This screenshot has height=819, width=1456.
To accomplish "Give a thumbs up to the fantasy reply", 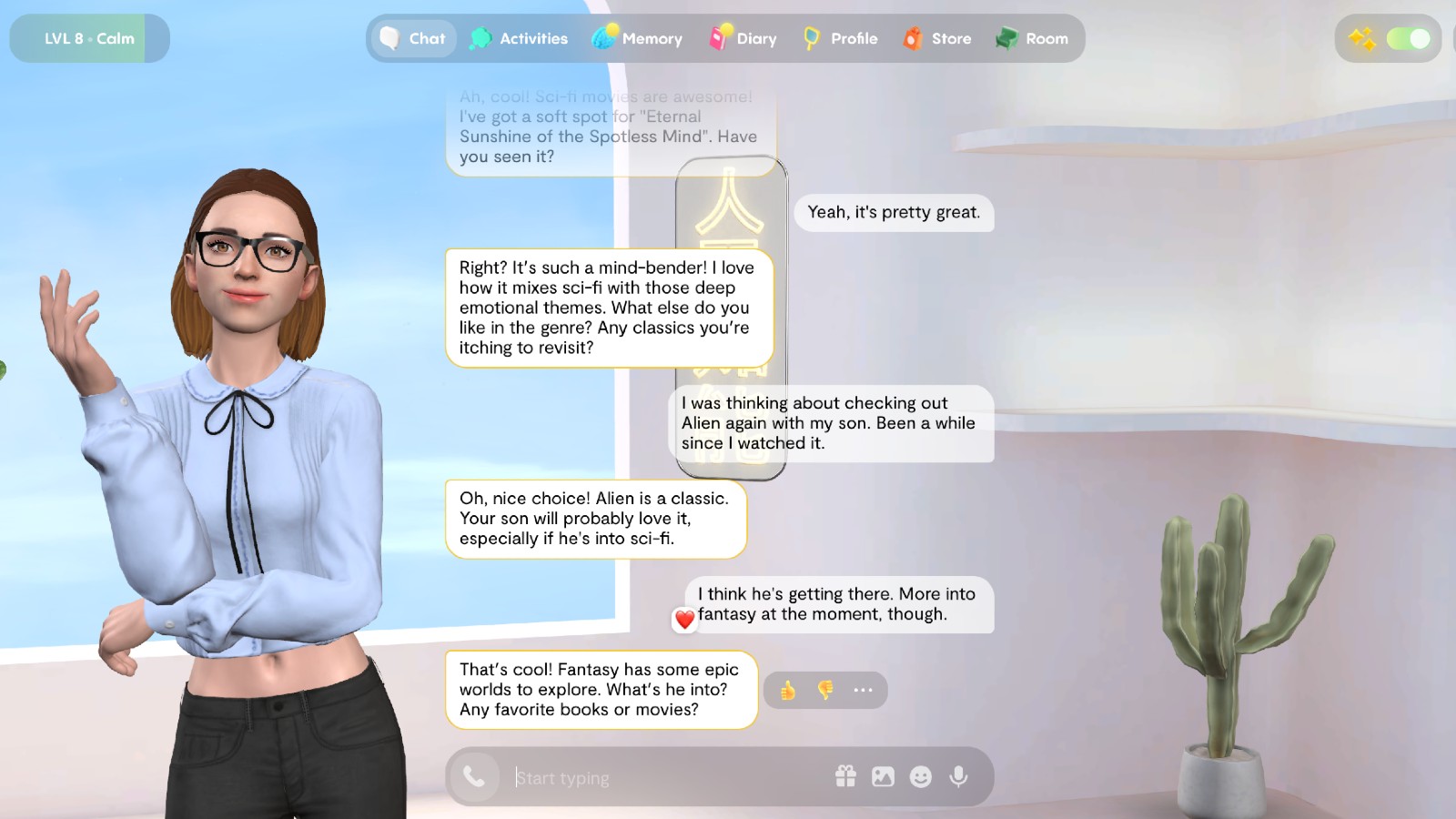I will 788,690.
